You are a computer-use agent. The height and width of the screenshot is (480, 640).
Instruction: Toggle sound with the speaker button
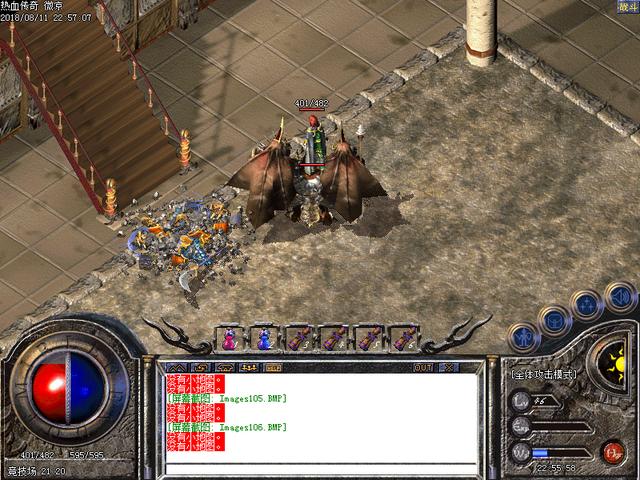619,295
